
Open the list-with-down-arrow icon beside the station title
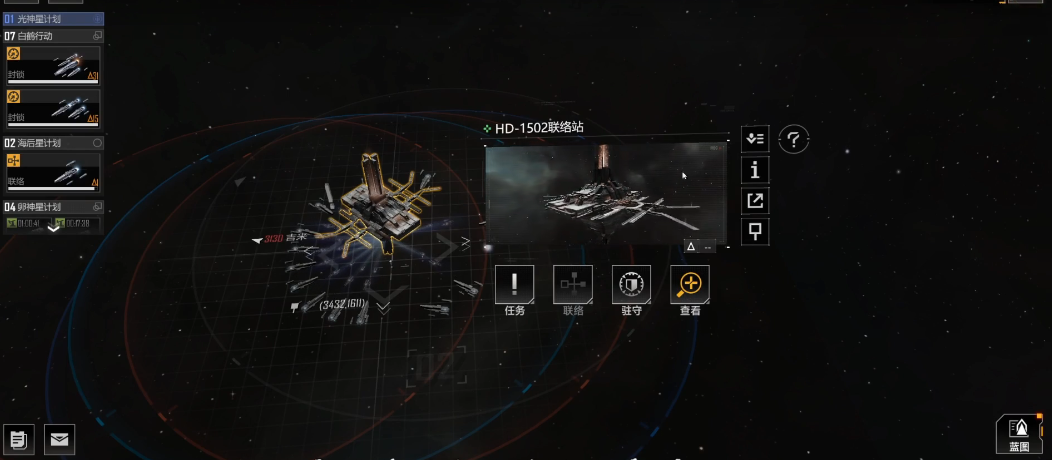(x=755, y=139)
